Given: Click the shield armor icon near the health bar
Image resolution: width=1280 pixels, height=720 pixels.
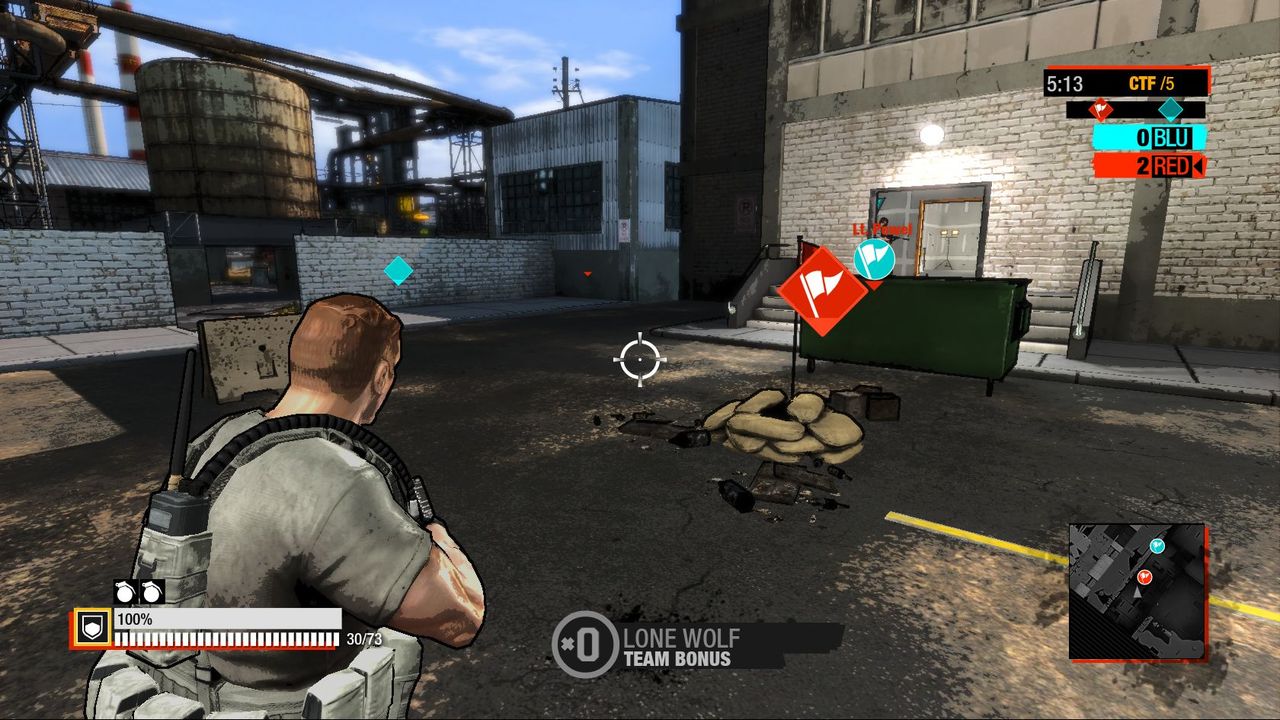Looking at the screenshot, I should [x=92, y=627].
